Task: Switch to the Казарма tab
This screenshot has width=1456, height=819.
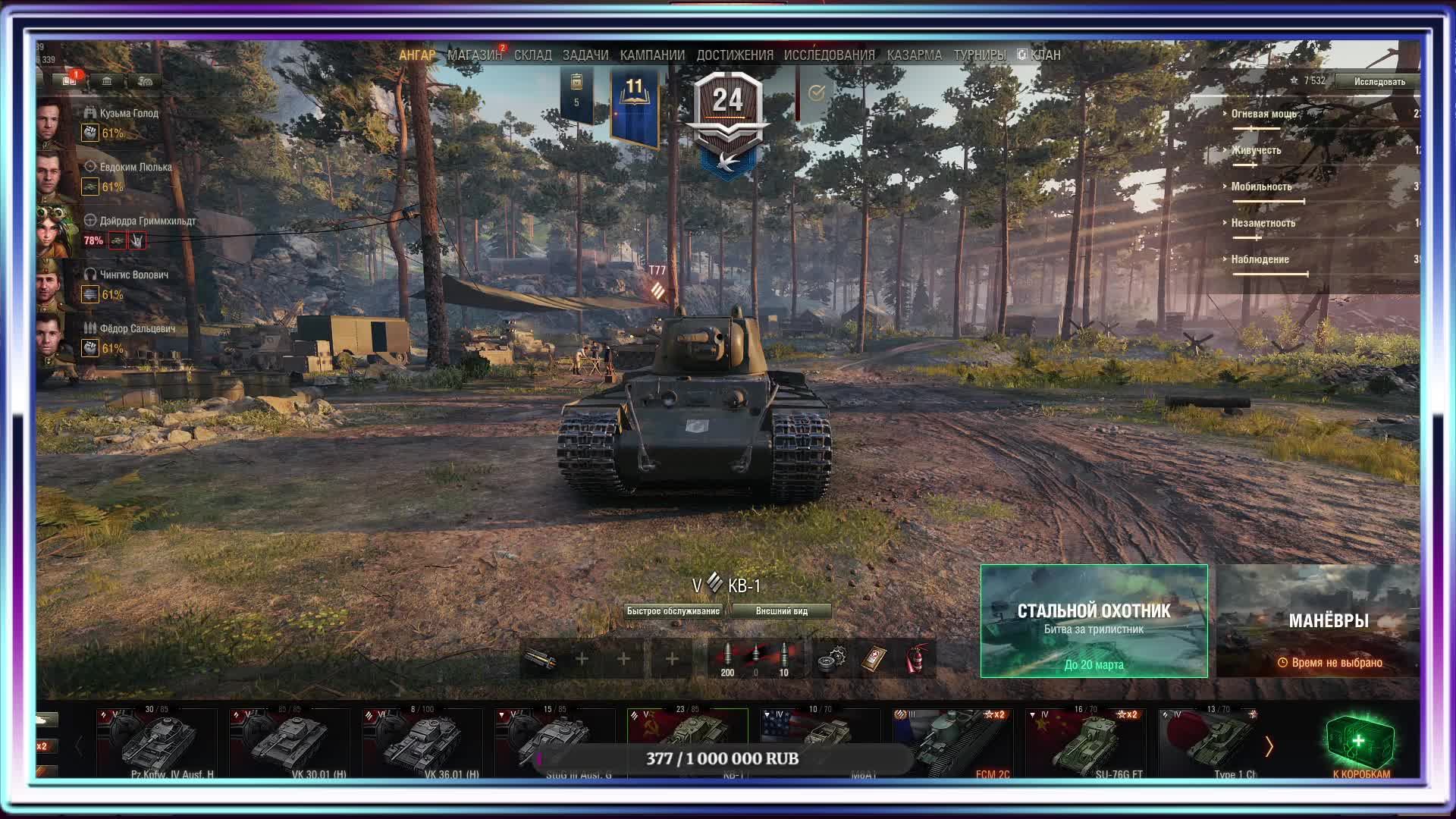Action: pyautogui.click(x=914, y=55)
